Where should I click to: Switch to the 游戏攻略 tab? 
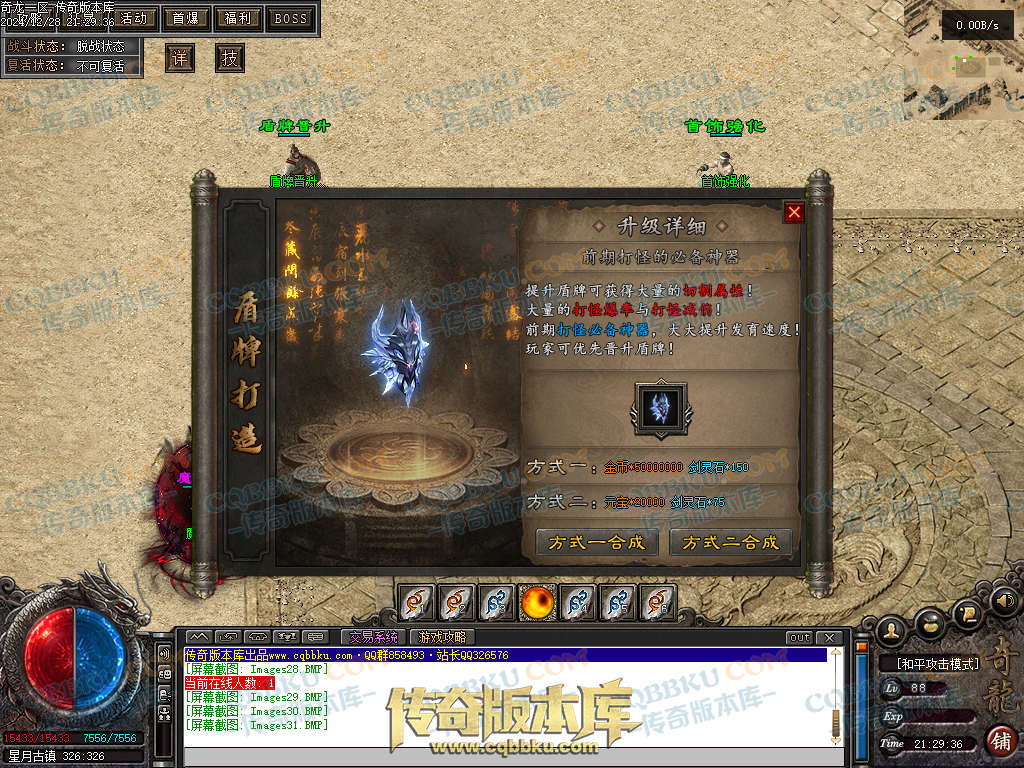click(441, 637)
